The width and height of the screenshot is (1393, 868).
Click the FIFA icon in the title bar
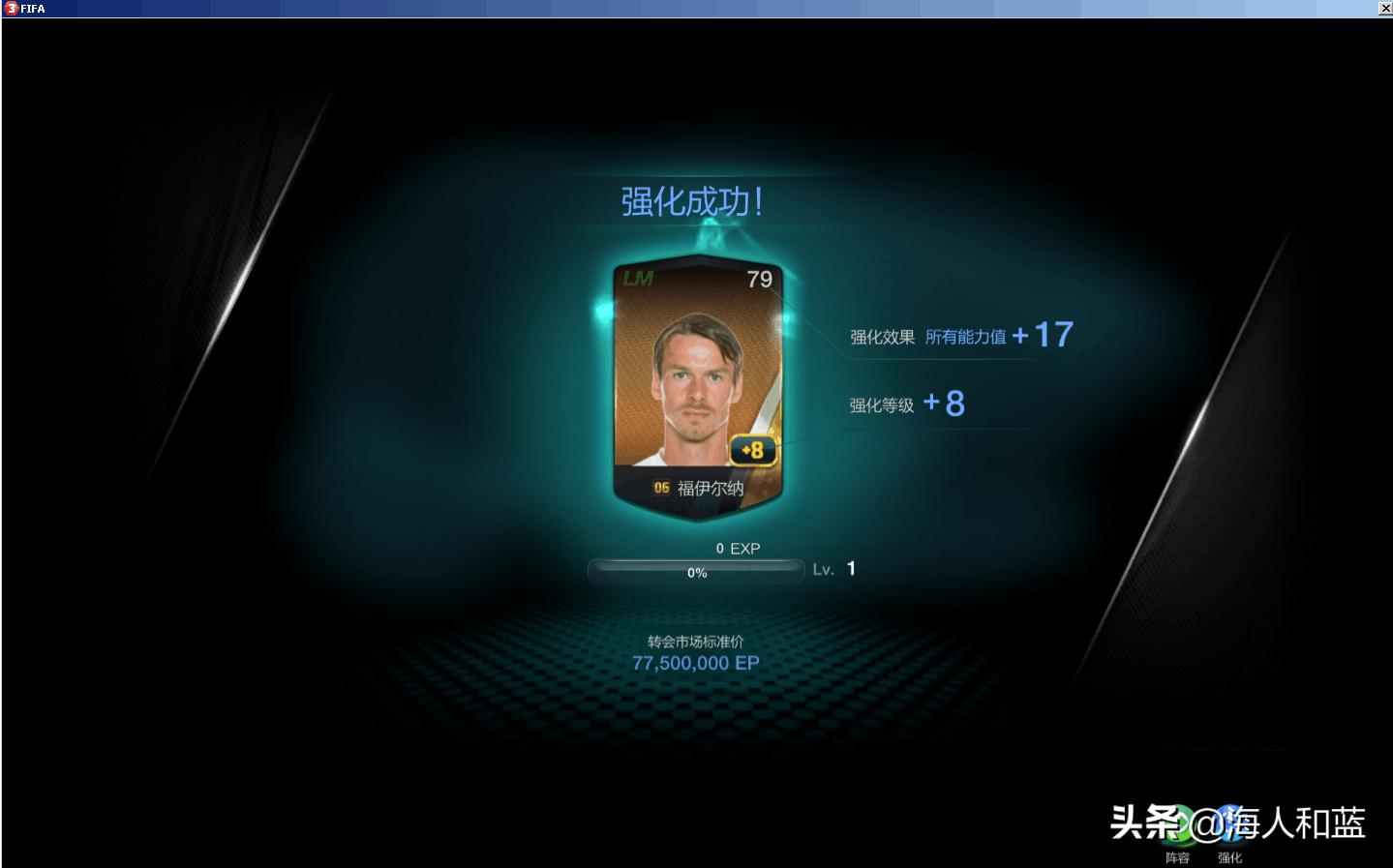pos(10,9)
